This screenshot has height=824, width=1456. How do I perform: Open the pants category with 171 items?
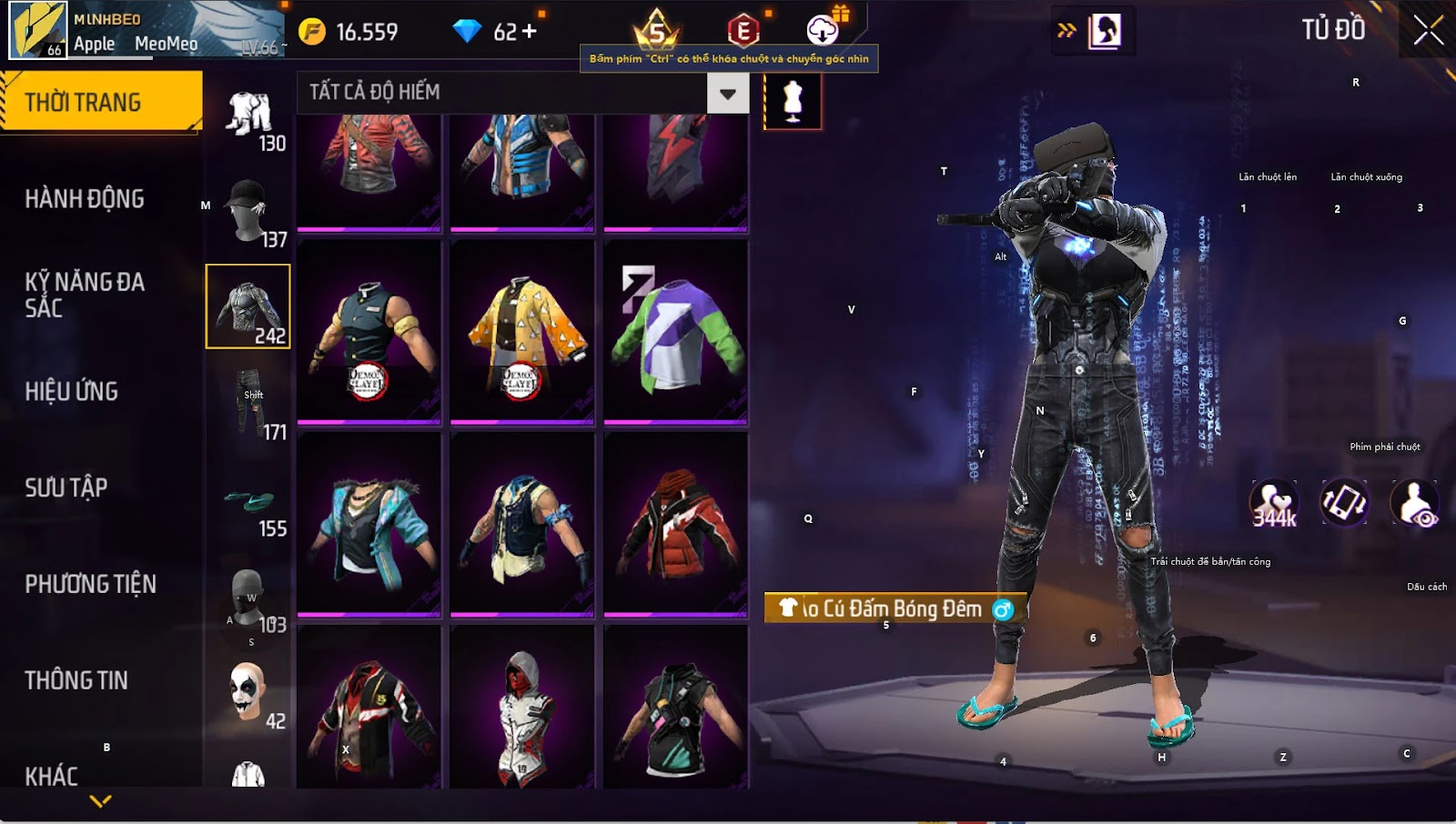click(x=248, y=406)
